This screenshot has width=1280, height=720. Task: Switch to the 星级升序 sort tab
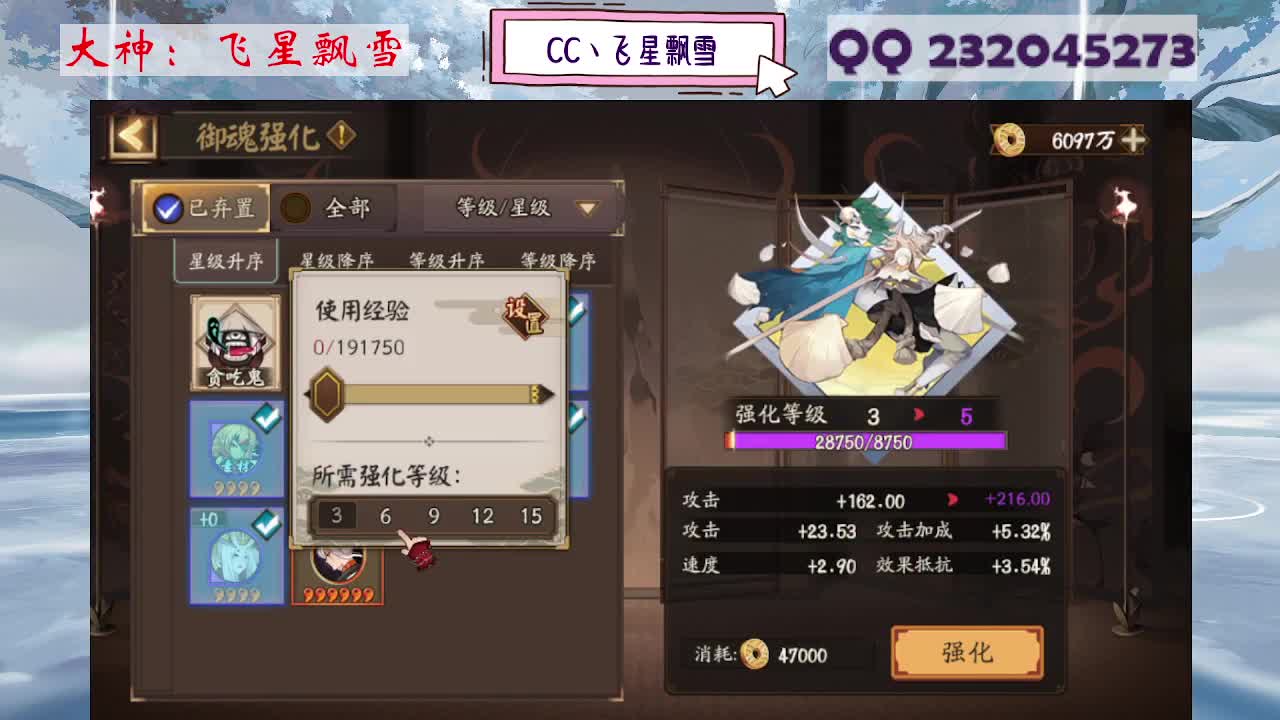pyautogui.click(x=225, y=259)
